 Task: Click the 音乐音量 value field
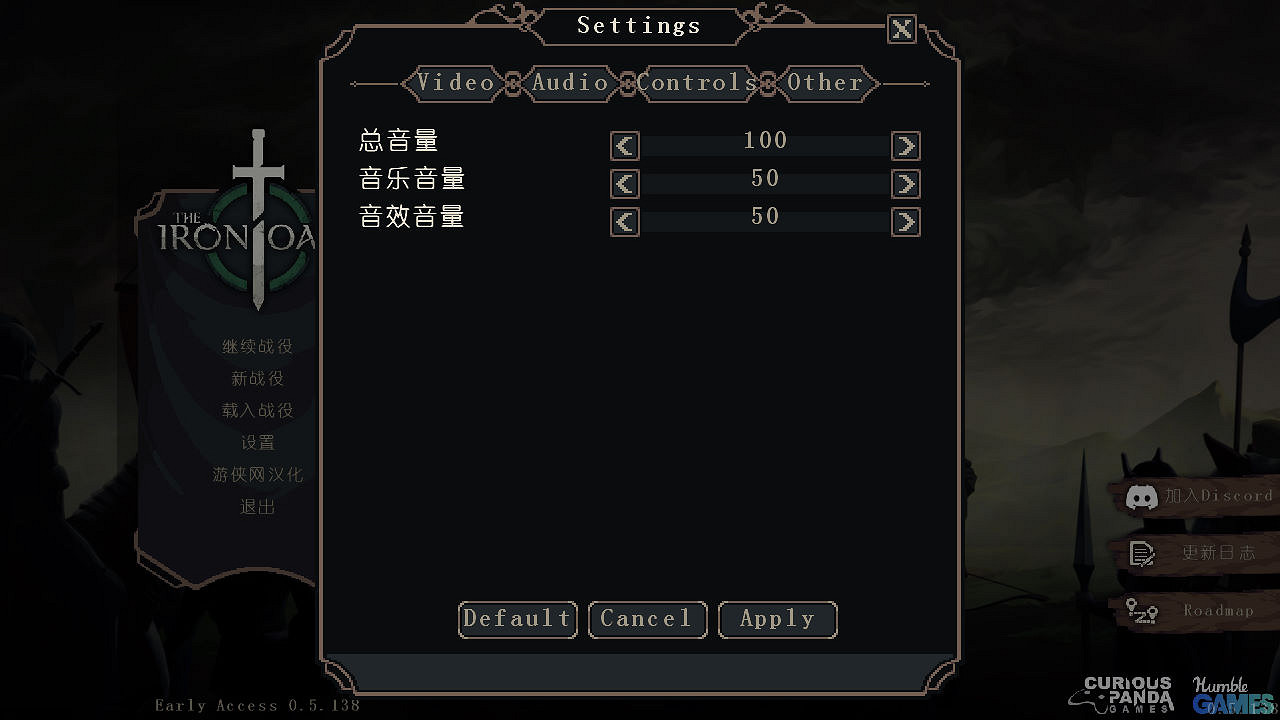pos(765,183)
